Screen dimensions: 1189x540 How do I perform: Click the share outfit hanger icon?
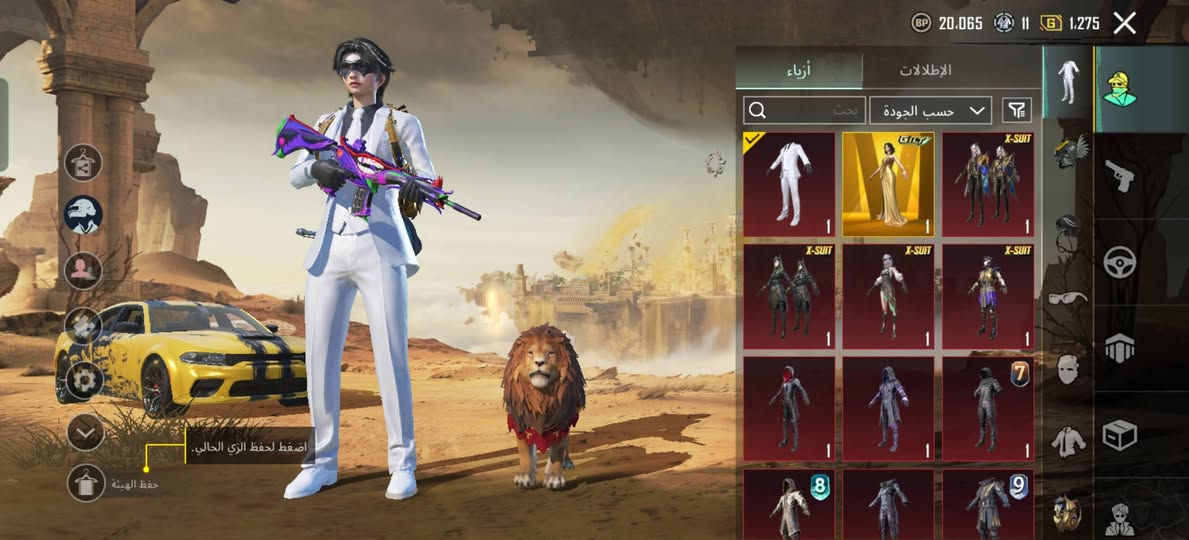83,162
